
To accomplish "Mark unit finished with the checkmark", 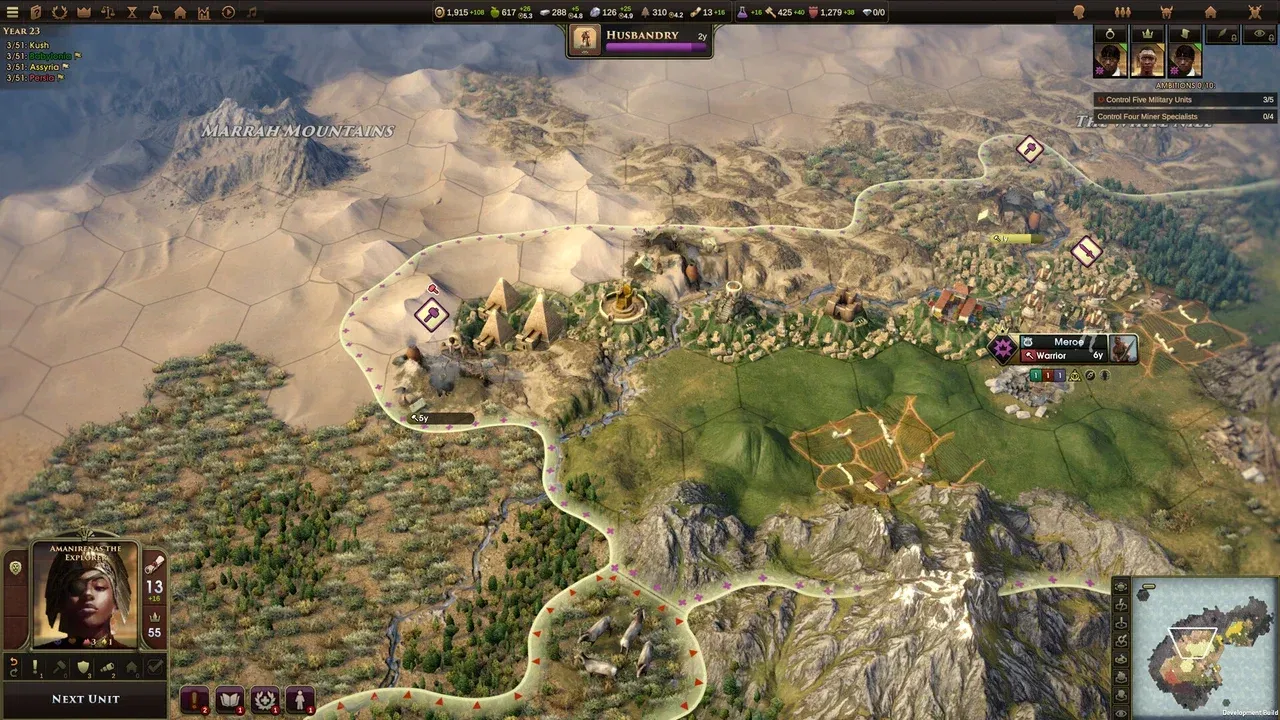I will pos(155,666).
